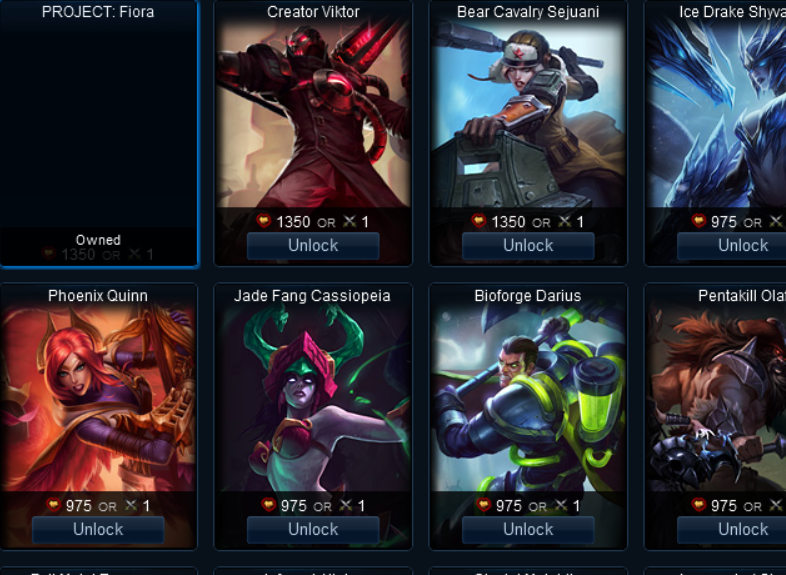This screenshot has width=786, height=575.
Task: Unlock the Creator Viktor skin
Action: tap(313, 246)
